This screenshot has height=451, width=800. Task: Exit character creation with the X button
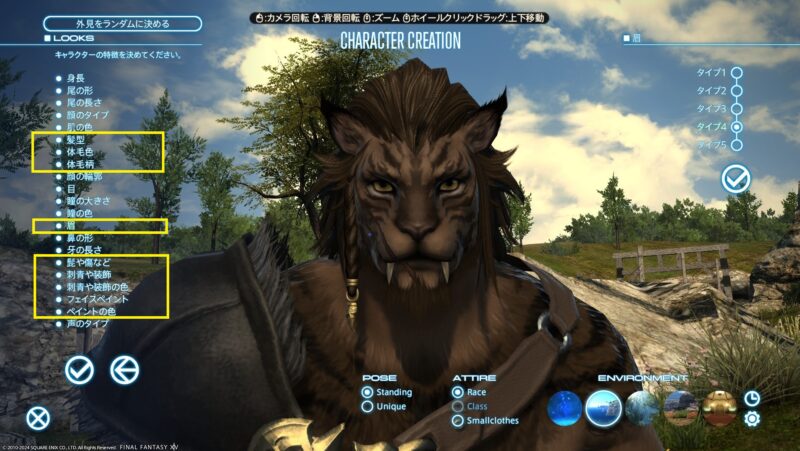[38, 418]
